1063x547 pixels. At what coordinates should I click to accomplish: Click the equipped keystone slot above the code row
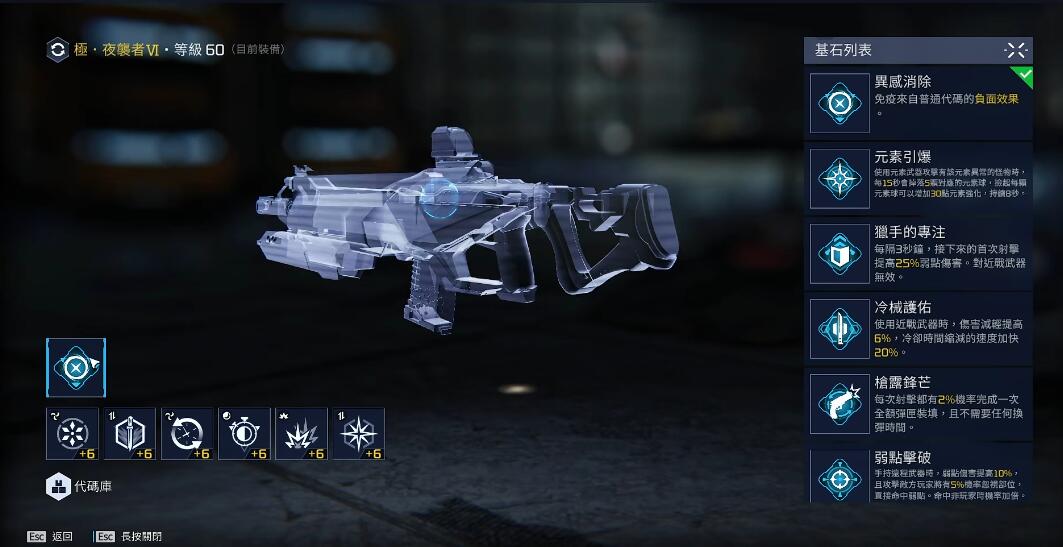75,368
